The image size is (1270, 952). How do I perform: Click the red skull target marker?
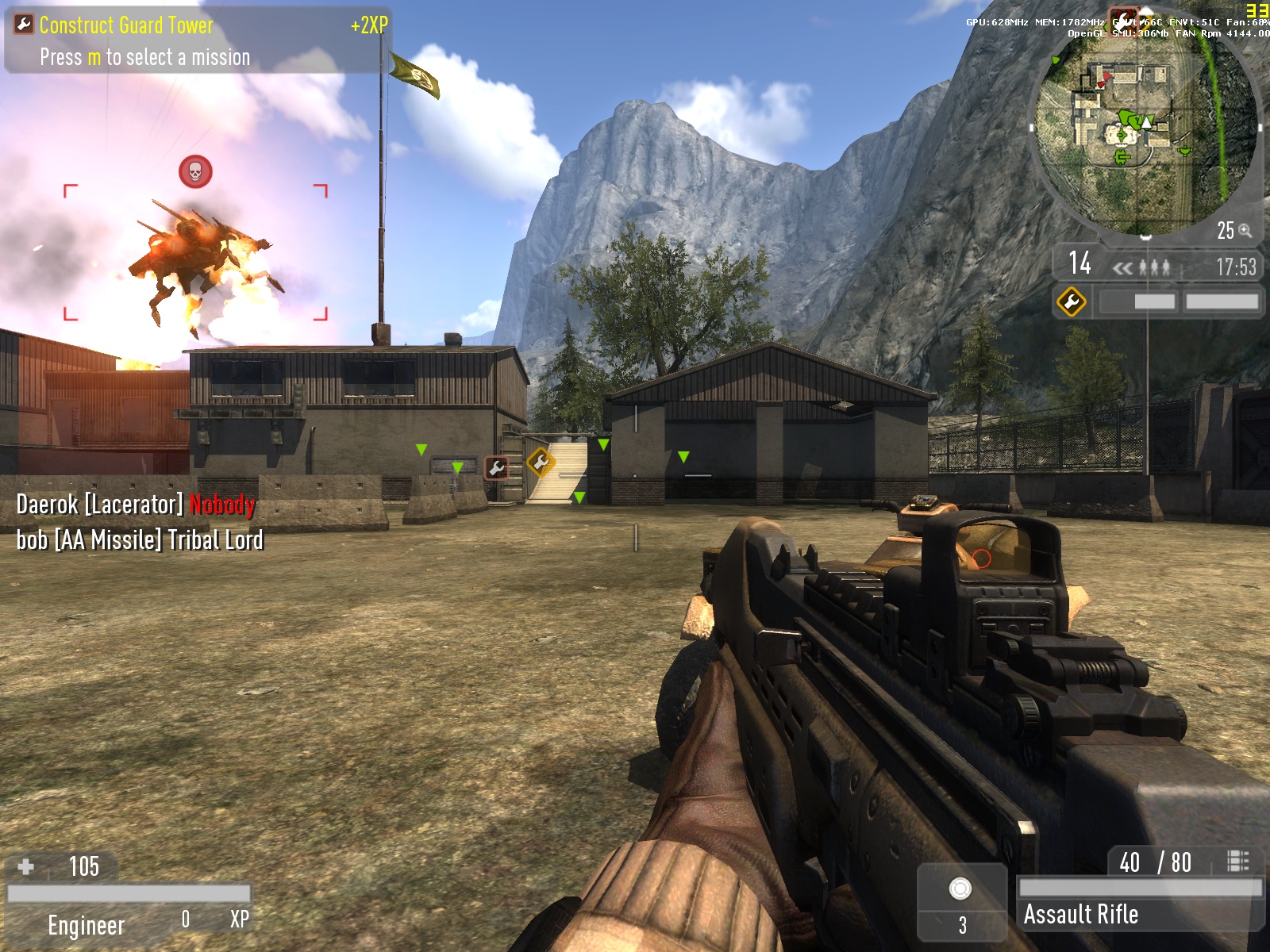coord(195,171)
